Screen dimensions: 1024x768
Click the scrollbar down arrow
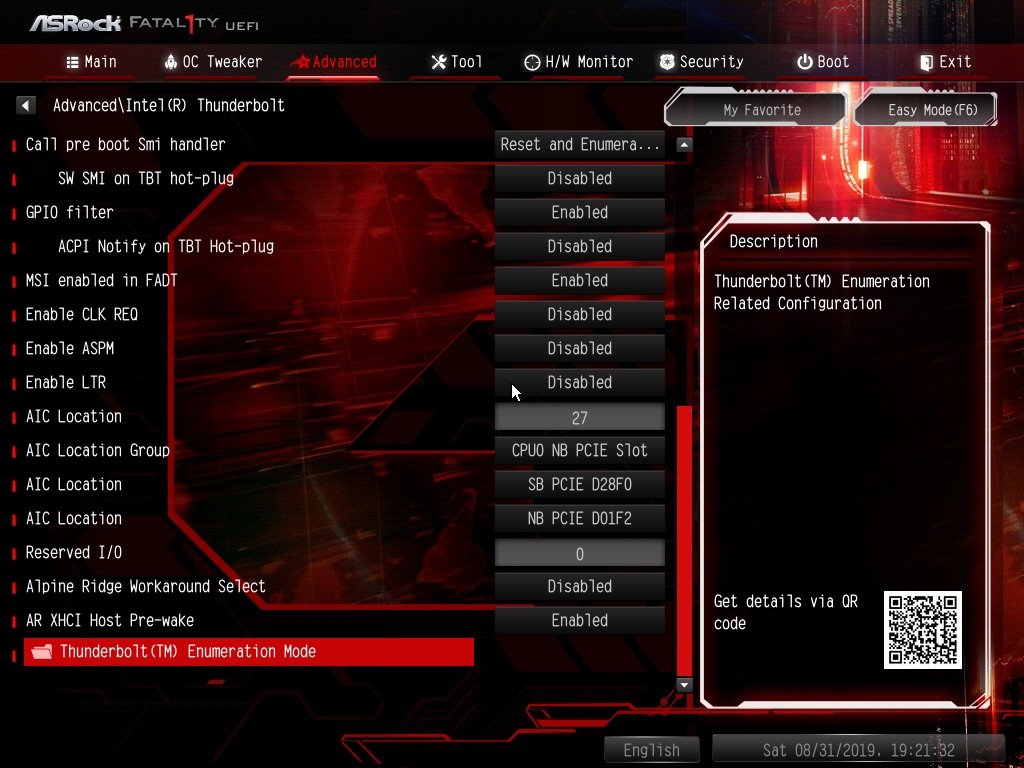(684, 685)
